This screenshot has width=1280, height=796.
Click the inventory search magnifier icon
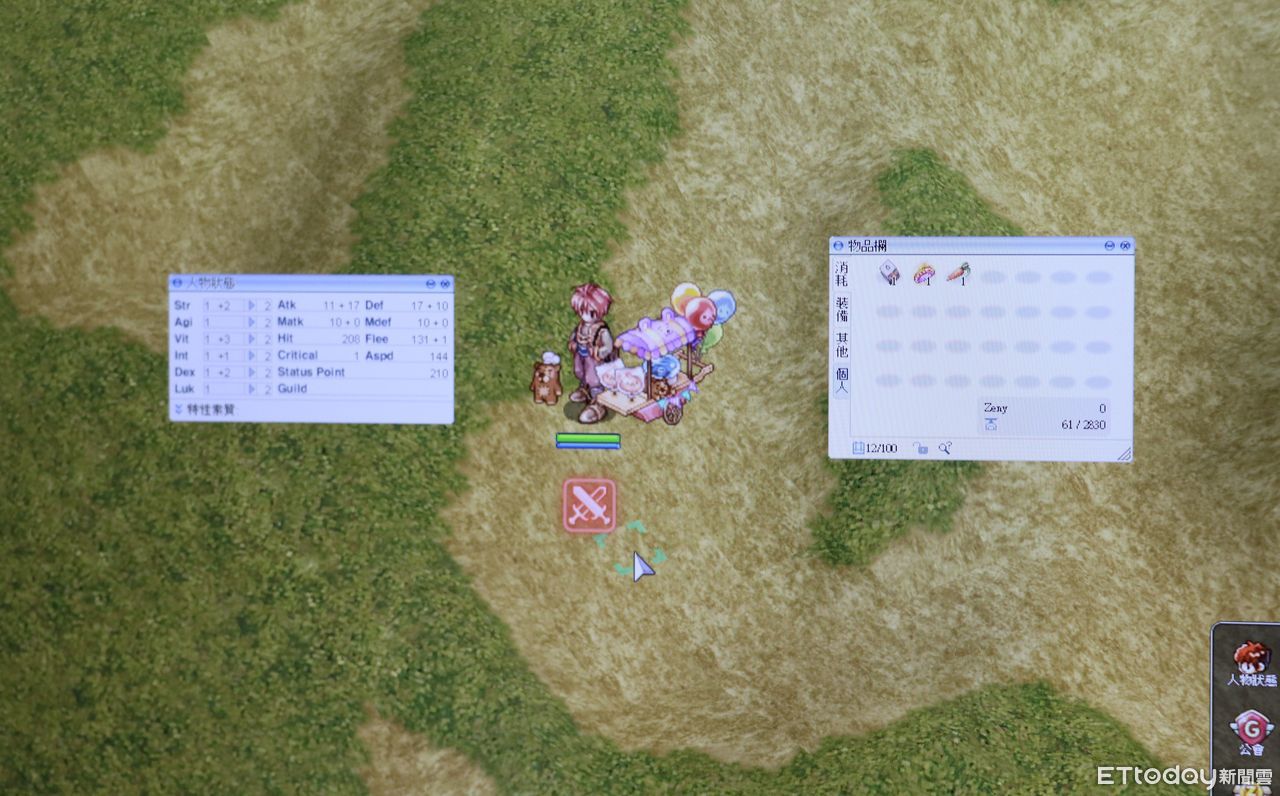(944, 449)
